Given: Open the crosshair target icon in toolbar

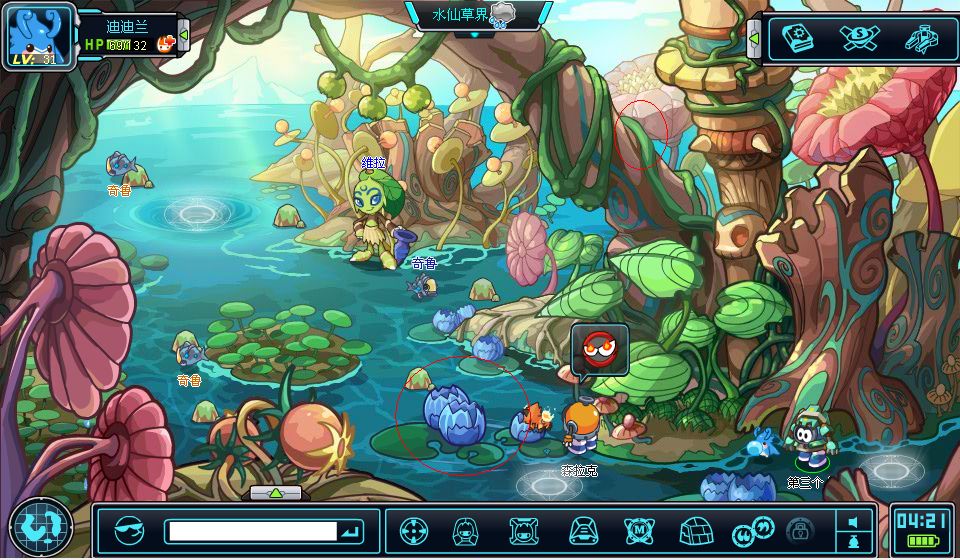Looking at the screenshot, I should point(413,530).
